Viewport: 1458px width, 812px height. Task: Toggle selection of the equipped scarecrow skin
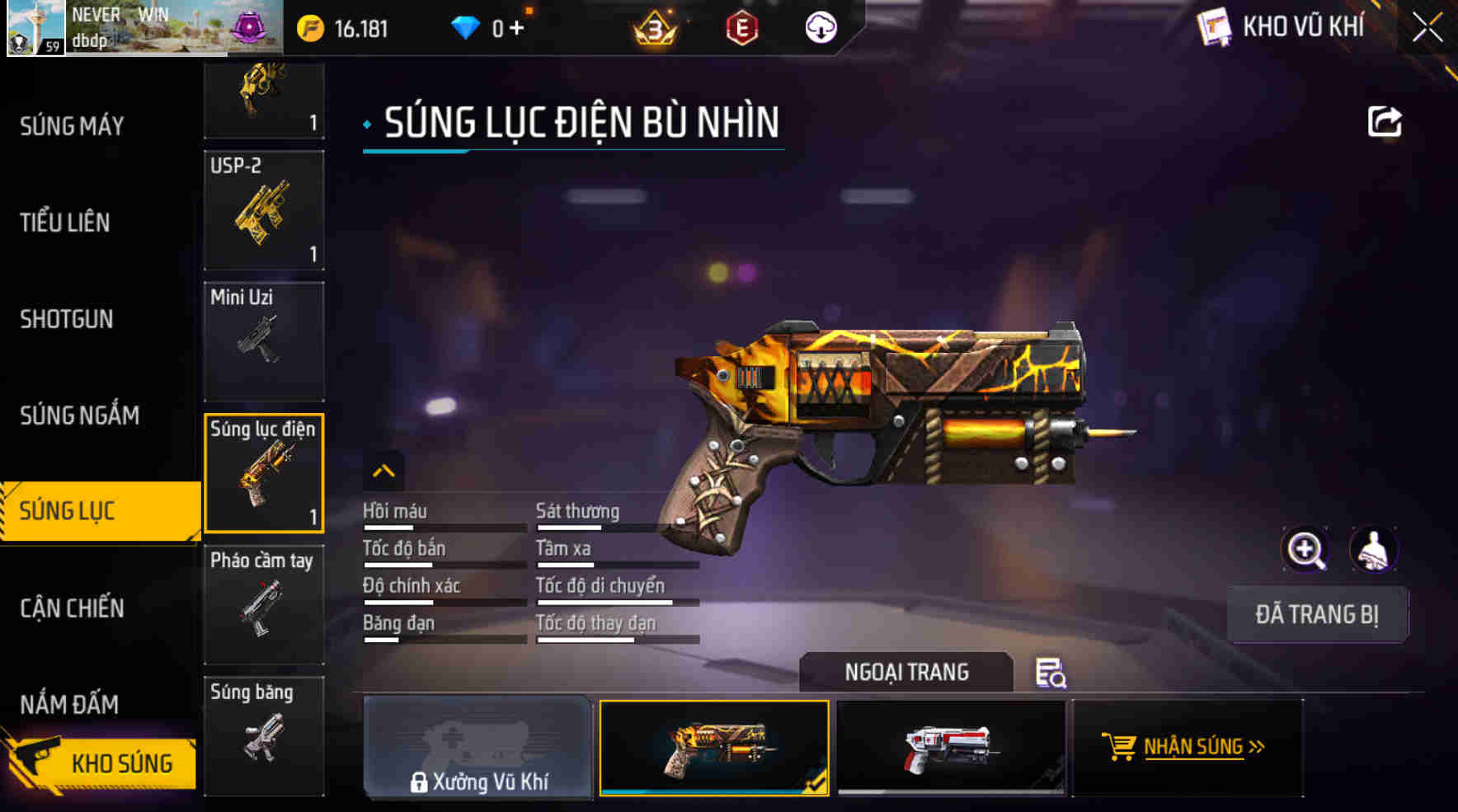[x=714, y=748]
